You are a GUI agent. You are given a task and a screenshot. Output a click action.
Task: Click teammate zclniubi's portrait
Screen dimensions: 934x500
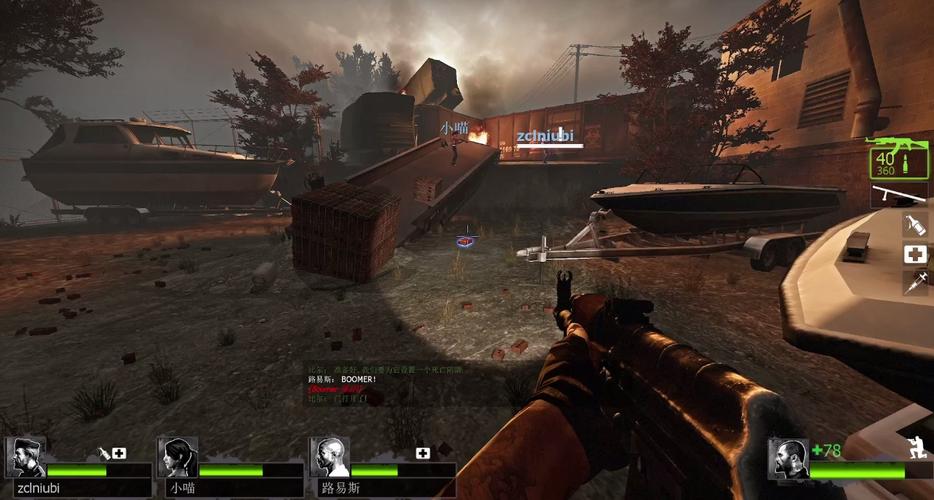25,458
